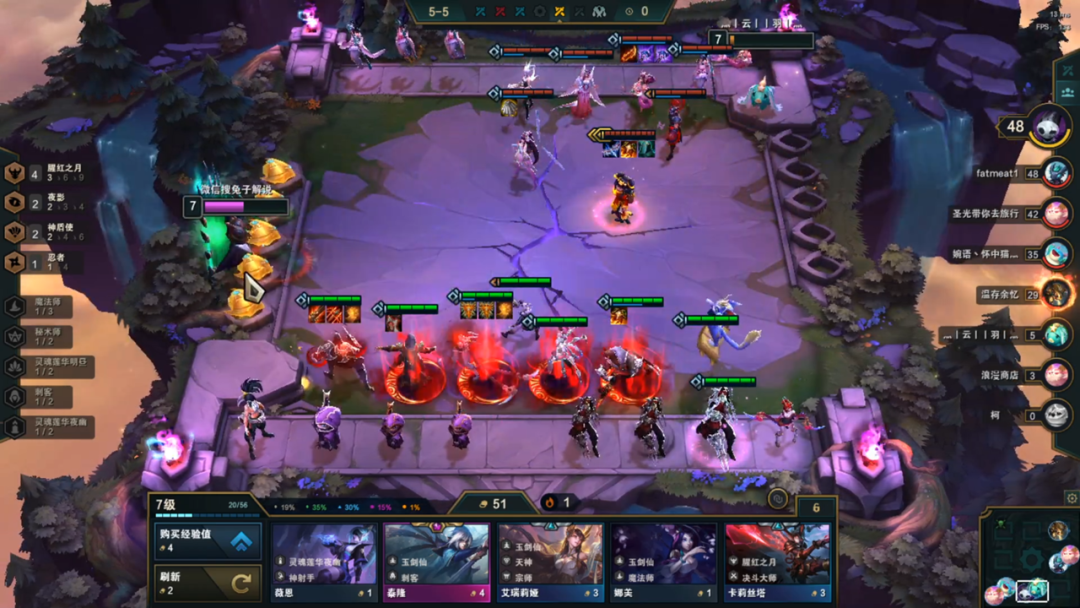Buy 娜美 from the shop

pyautogui.click(x=664, y=563)
